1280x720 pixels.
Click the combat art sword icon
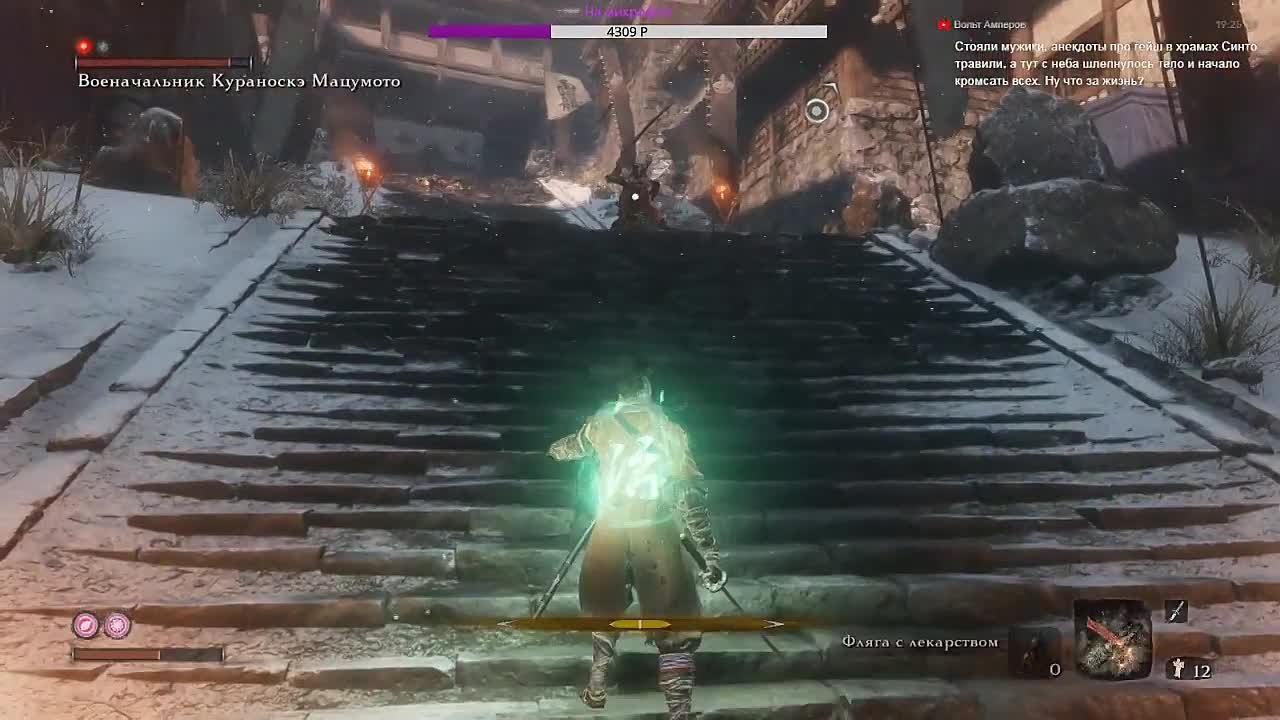click(1176, 611)
